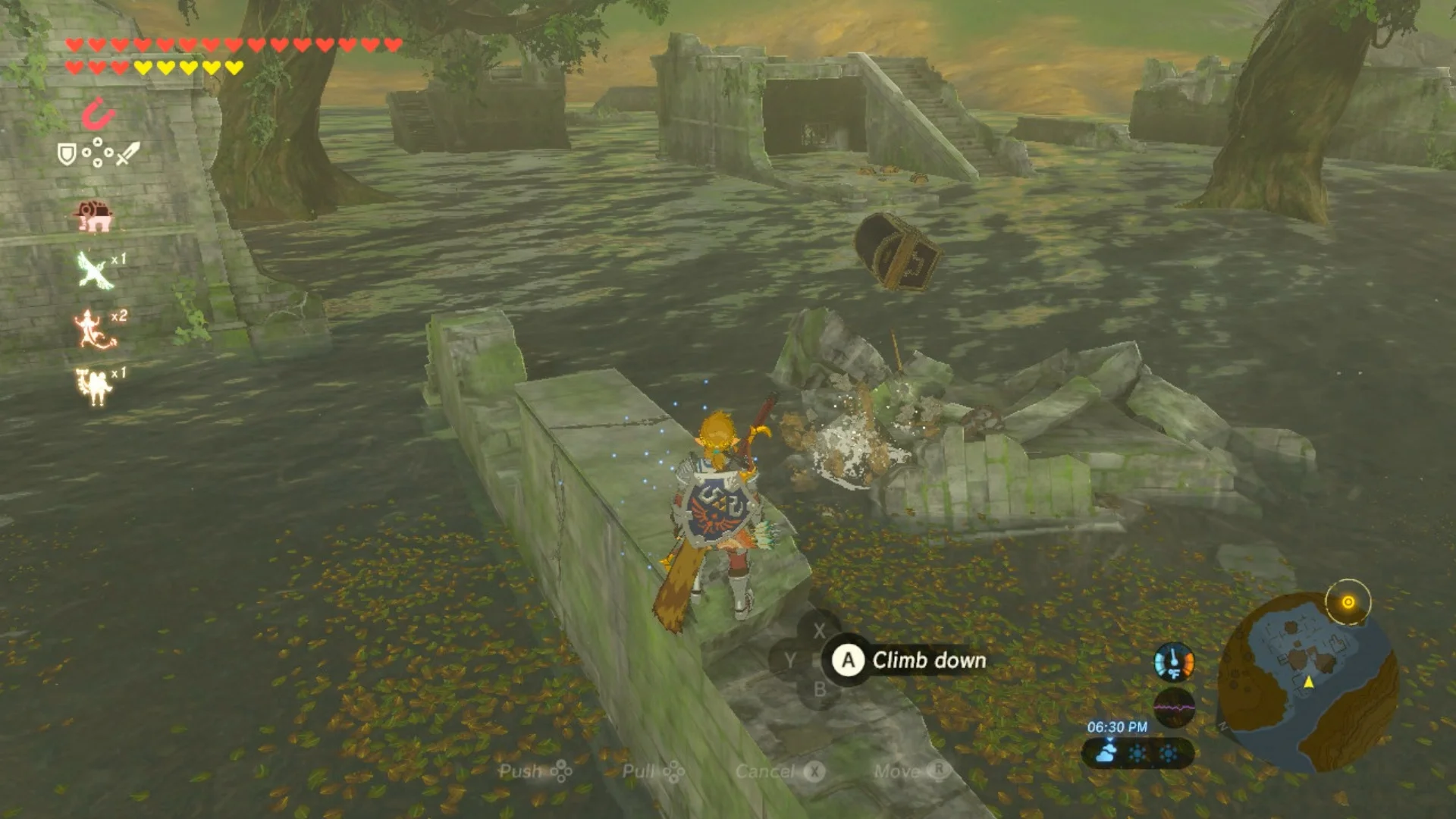
Task: Select the Magnesis rune icon
Action: click(x=99, y=113)
